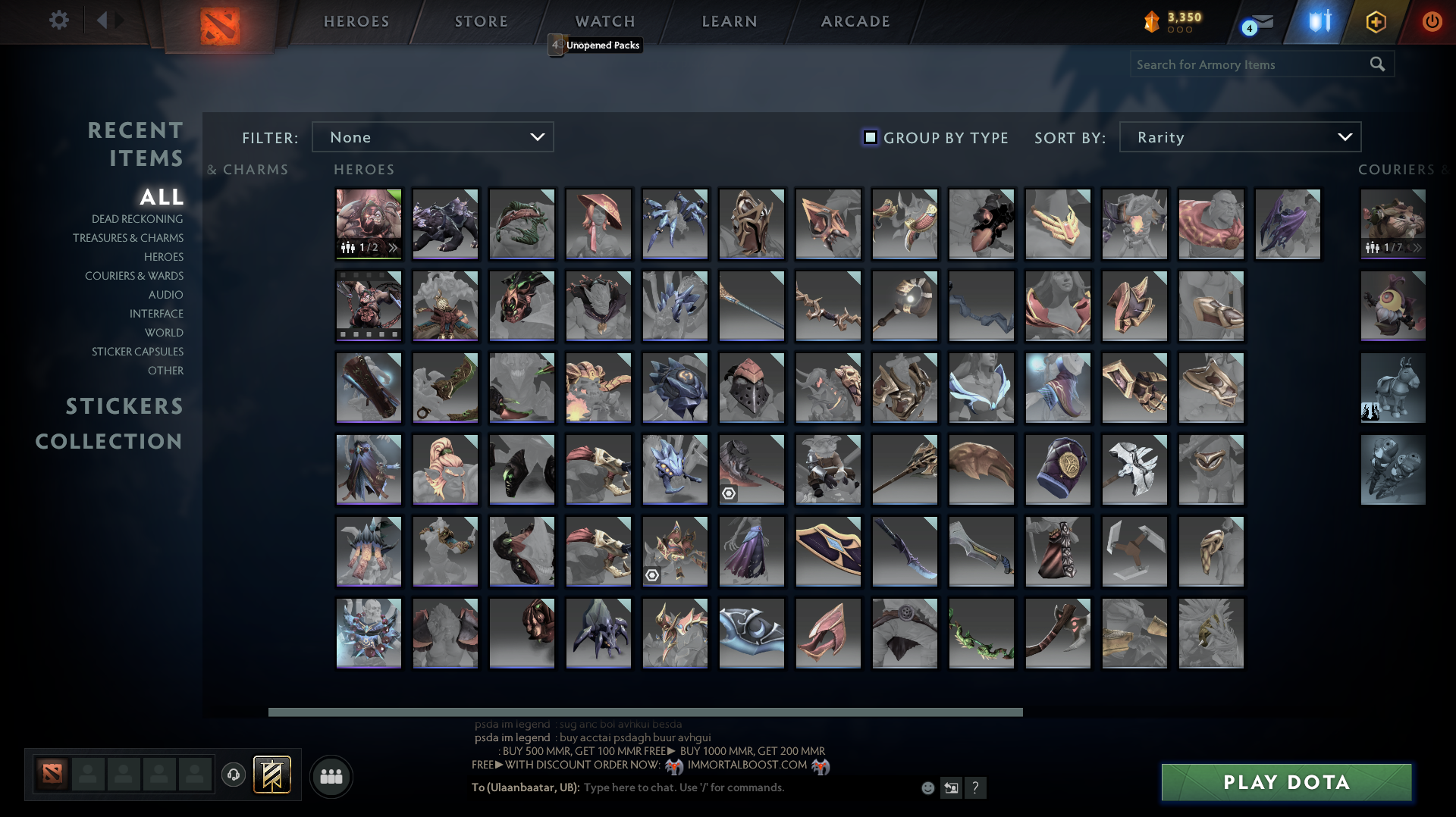The height and width of the screenshot is (817, 1456).
Task: Click the battle pass banner beside party slots
Action: pos(273,775)
